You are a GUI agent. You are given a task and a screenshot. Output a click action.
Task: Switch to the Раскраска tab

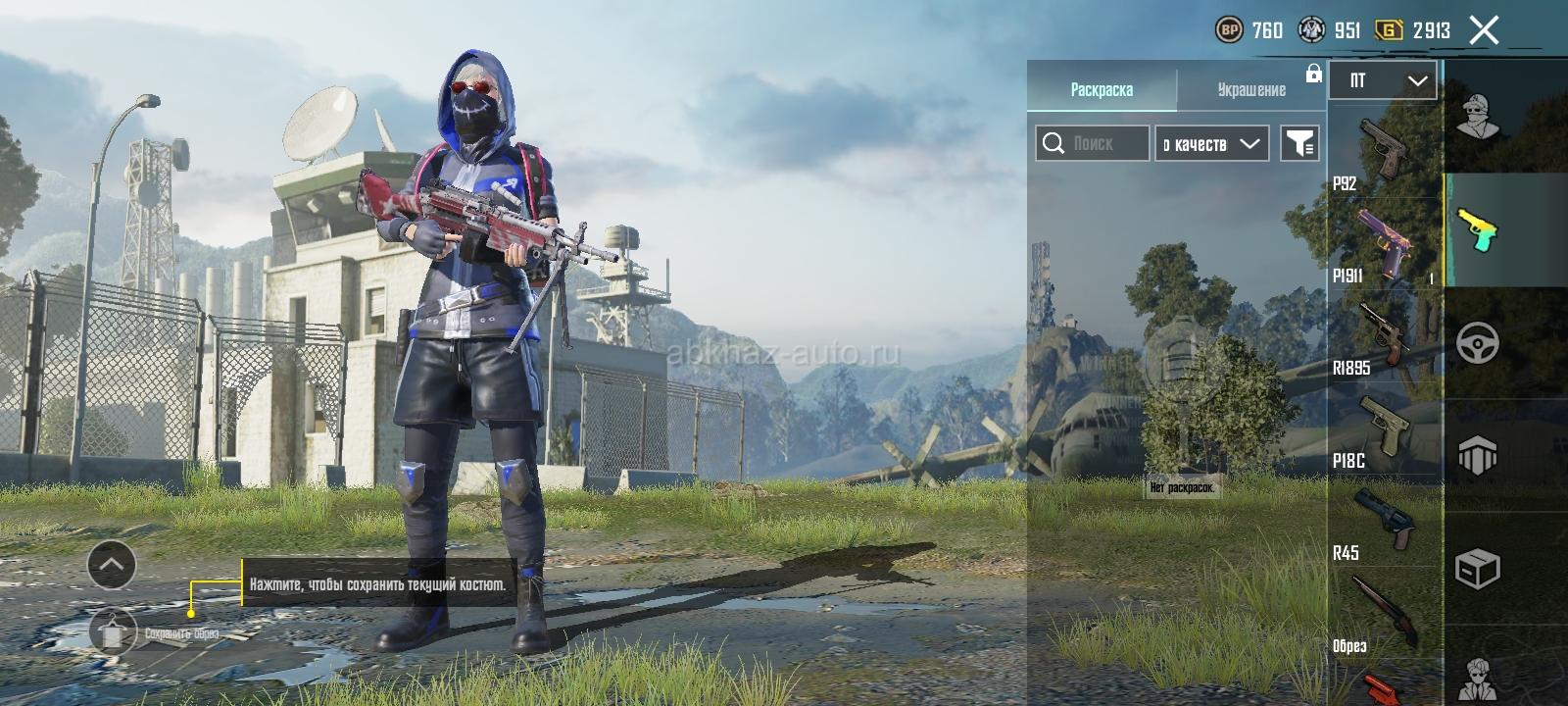click(x=1102, y=89)
